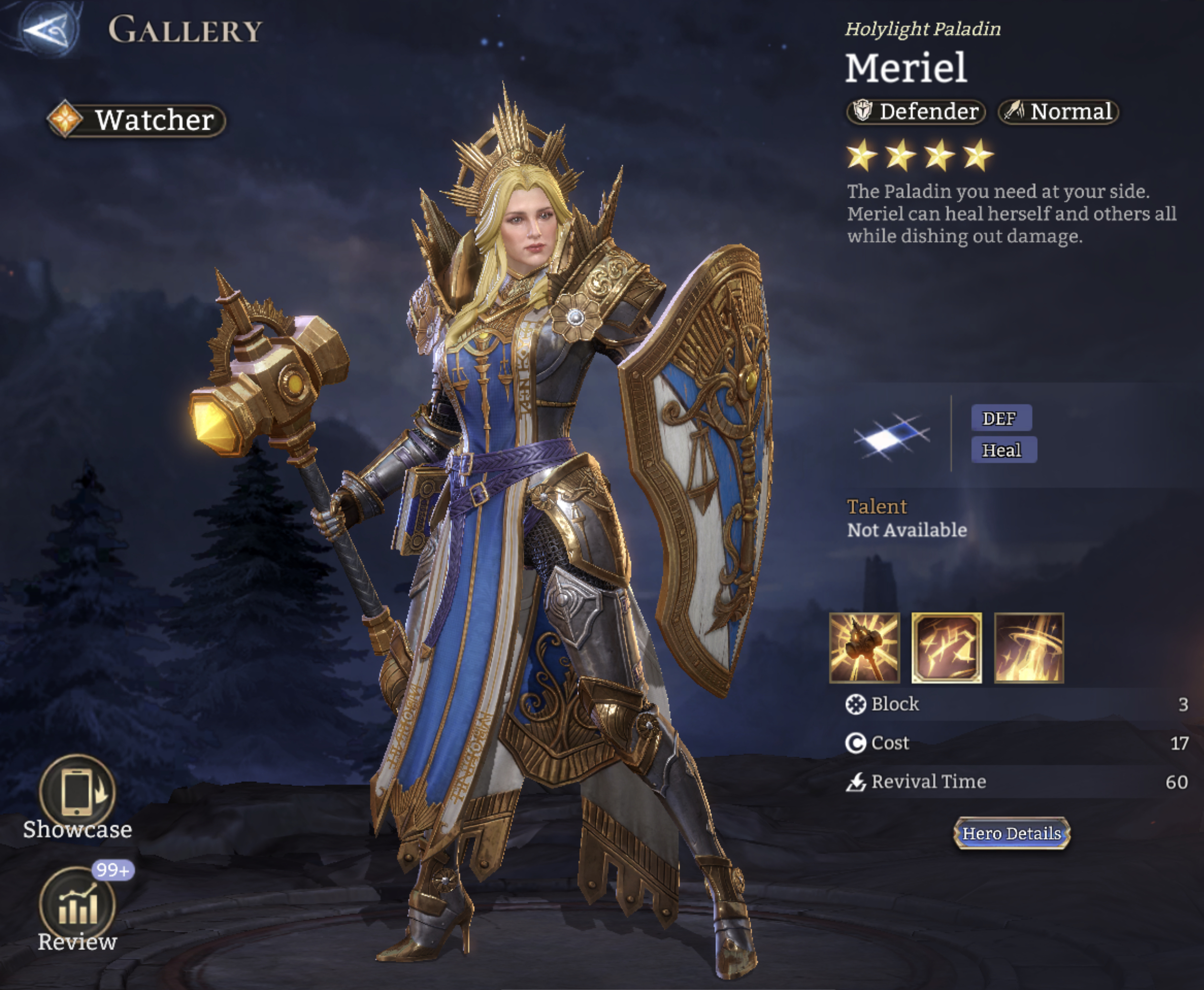Viewport: 1204px width, 990px height.
Task: Switch to the Gallery header tab
Action: tap(184, 30)
